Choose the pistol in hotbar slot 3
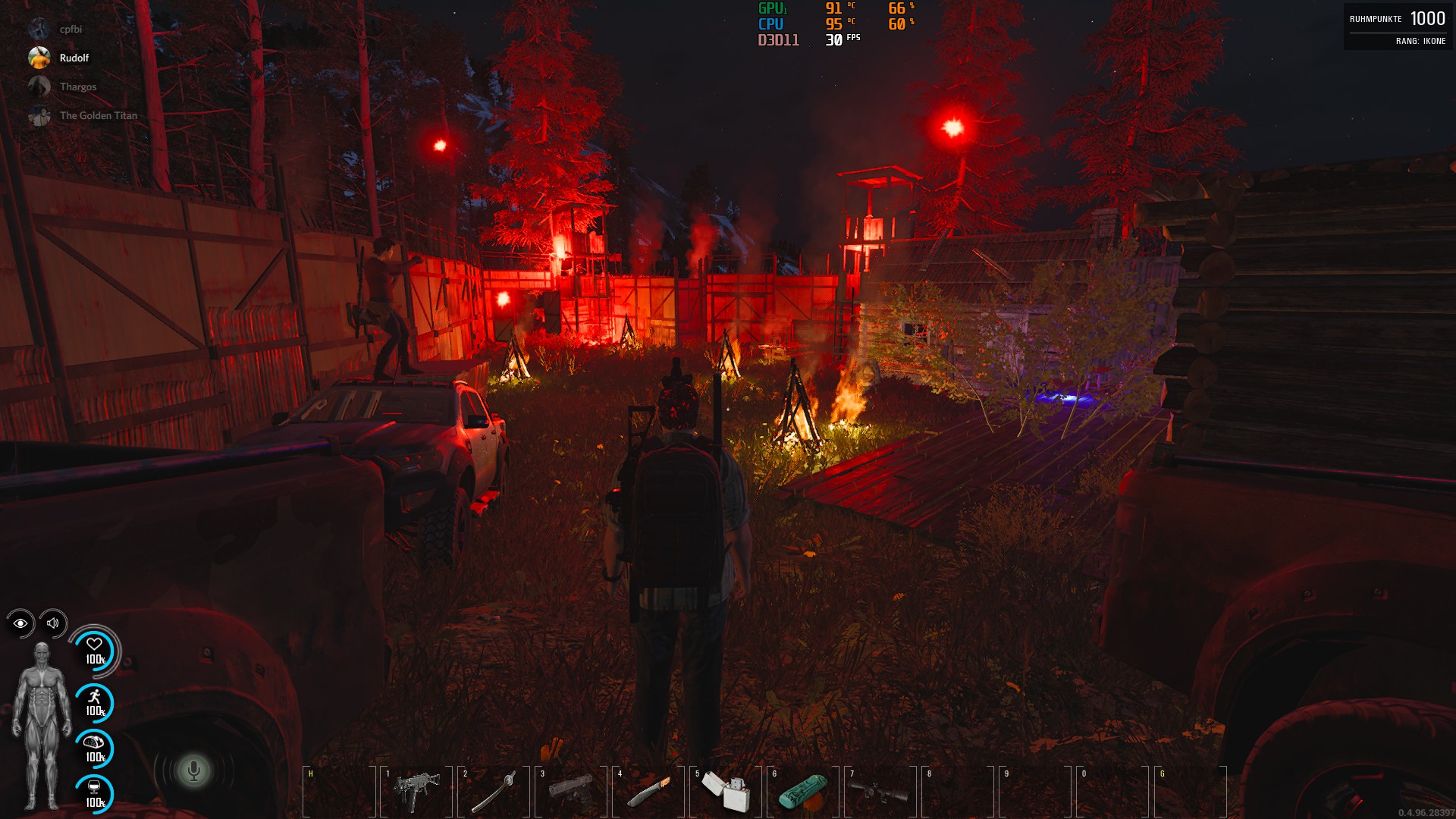This screenshot has width=1456, height=819. tap(571, 791)
